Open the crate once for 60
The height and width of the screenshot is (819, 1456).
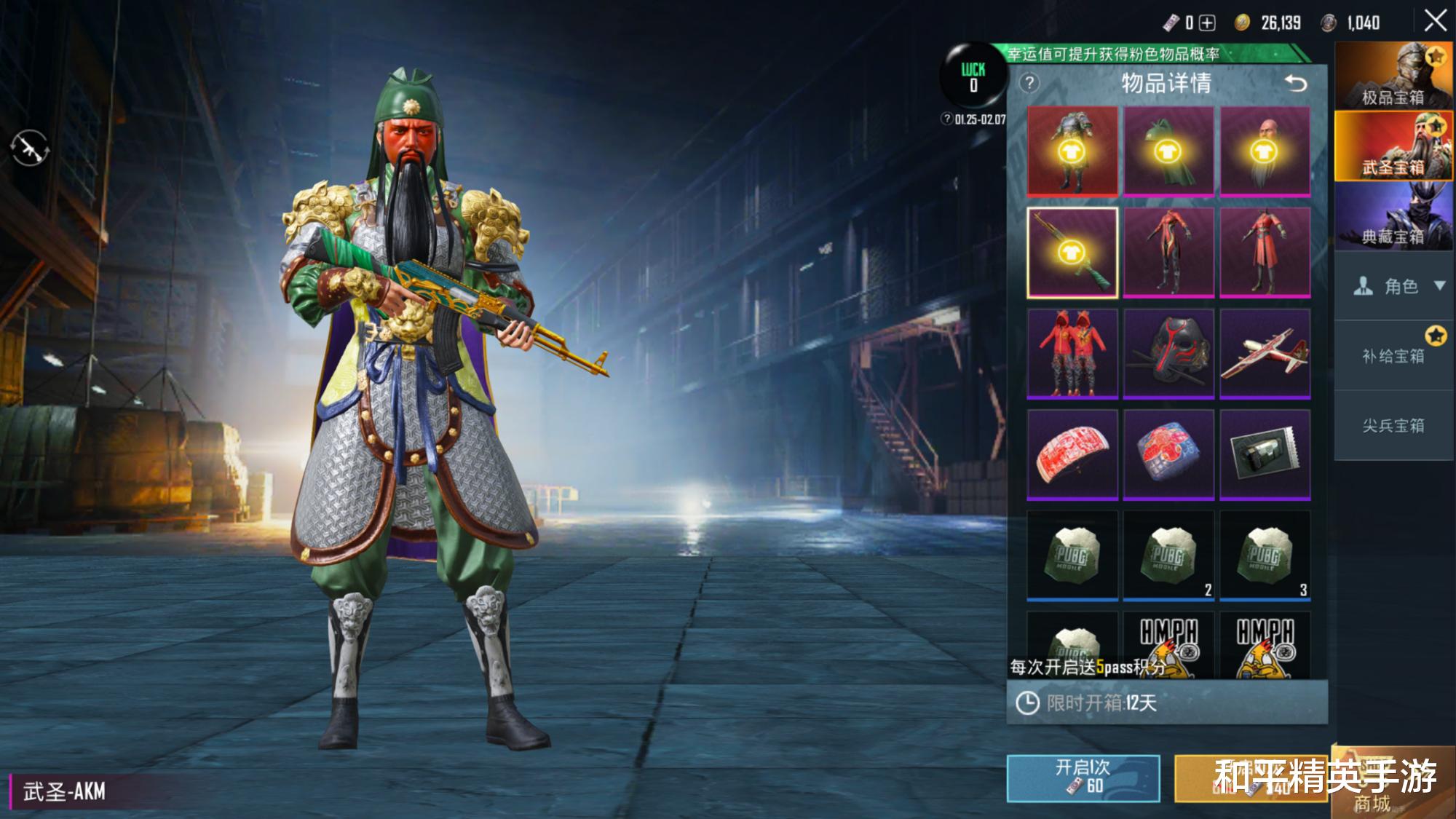[x=1083, y=778]
